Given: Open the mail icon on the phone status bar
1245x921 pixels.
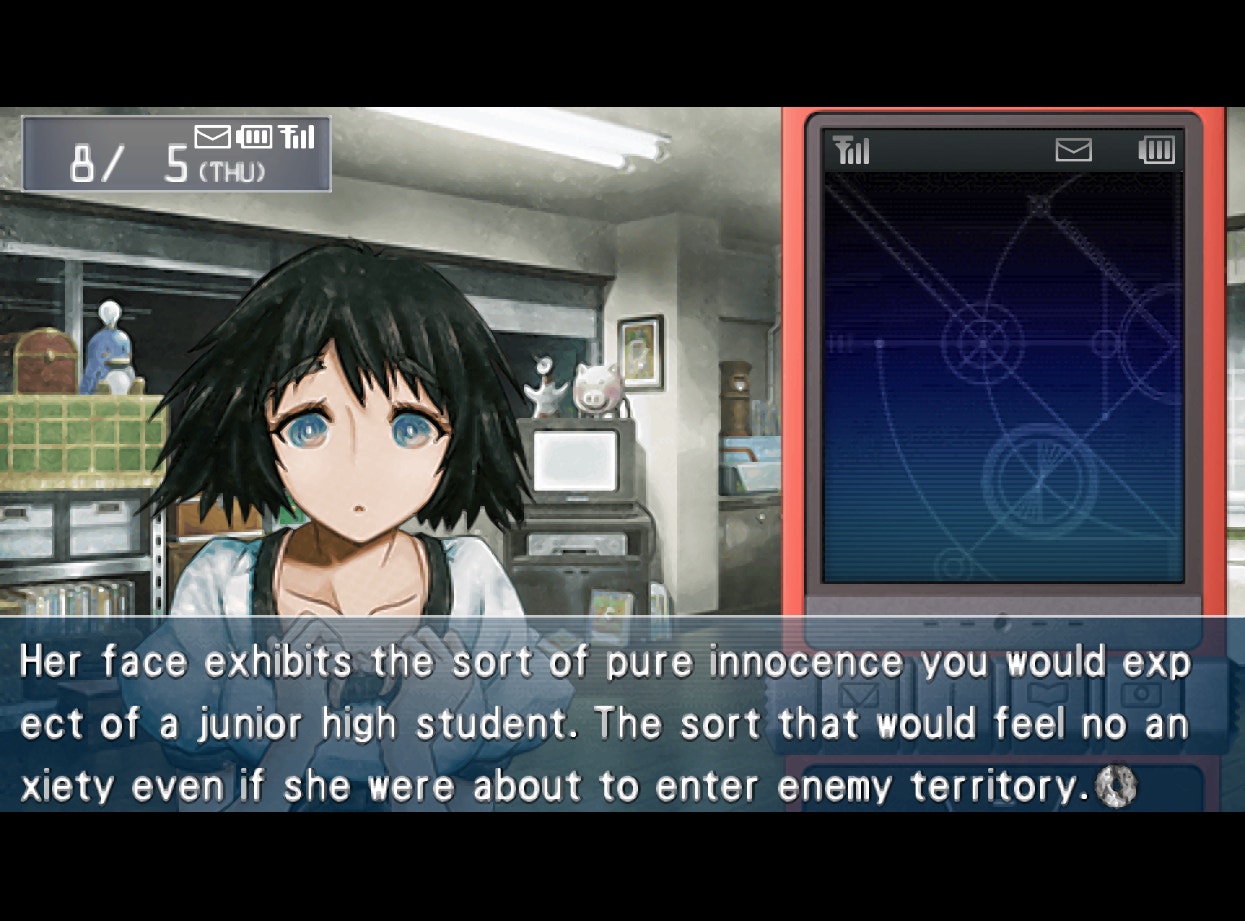Looking at the screenshot, I should pos(1073,150).
